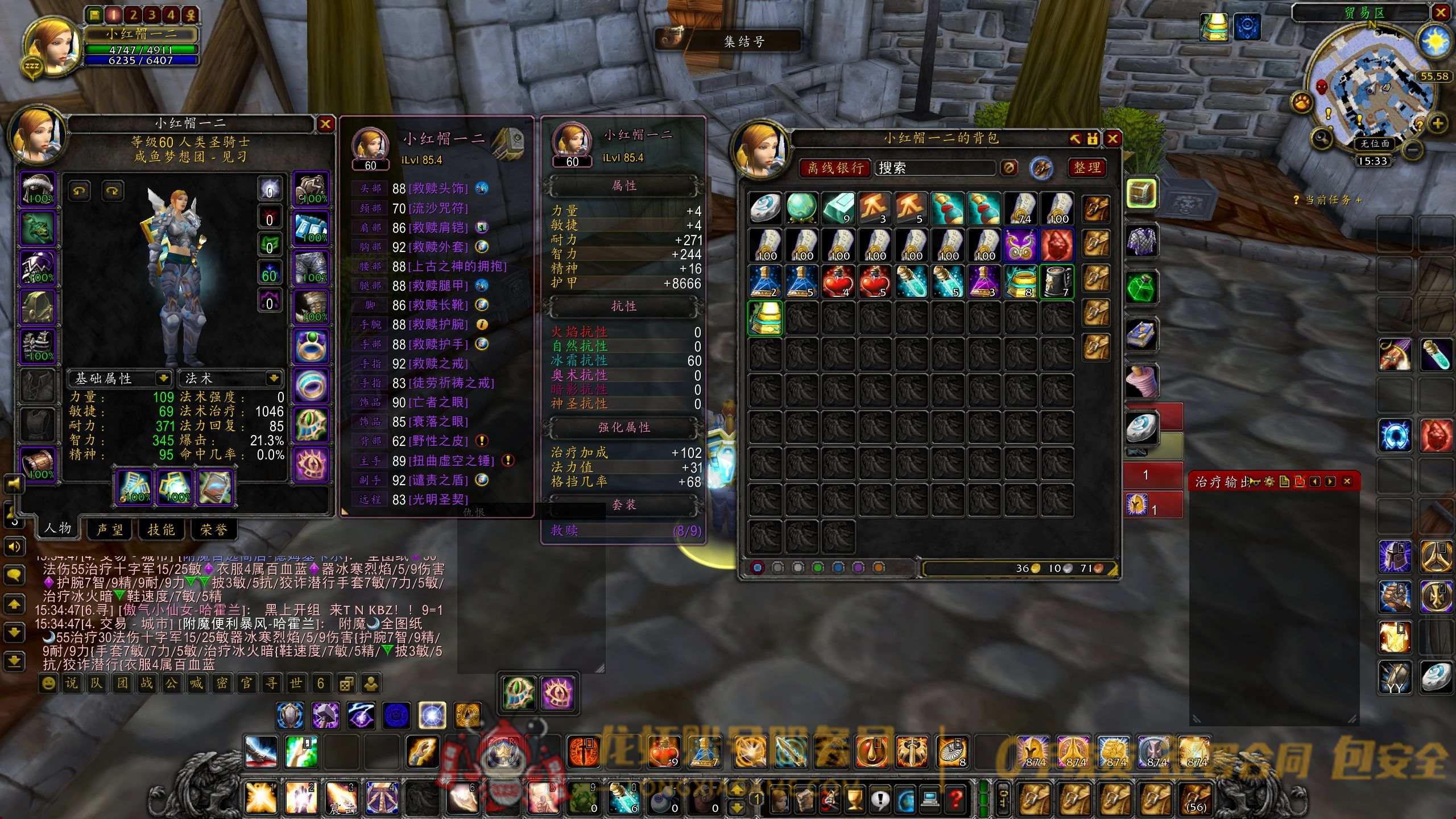Zoom out the minimap with minus button

(1412, 150)
